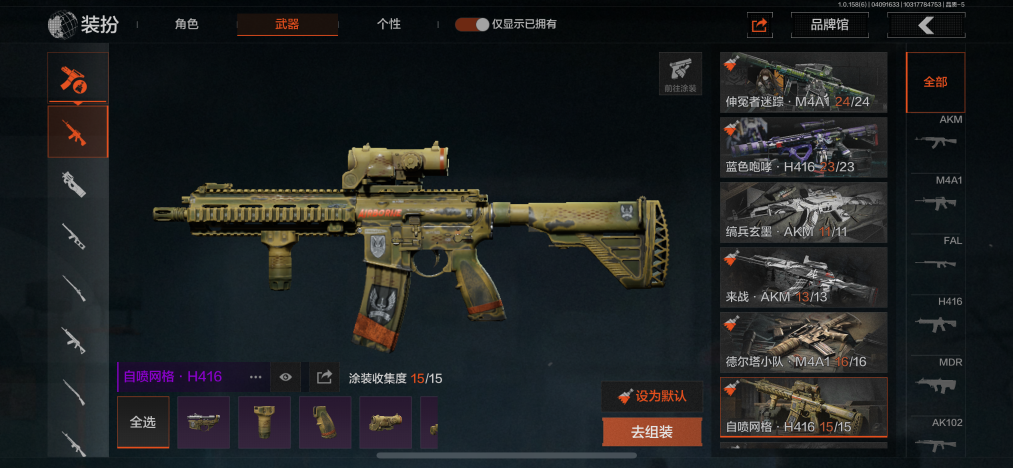Toggle the eye preview icon
The image size is (1013, 468).
pos(286,377)
